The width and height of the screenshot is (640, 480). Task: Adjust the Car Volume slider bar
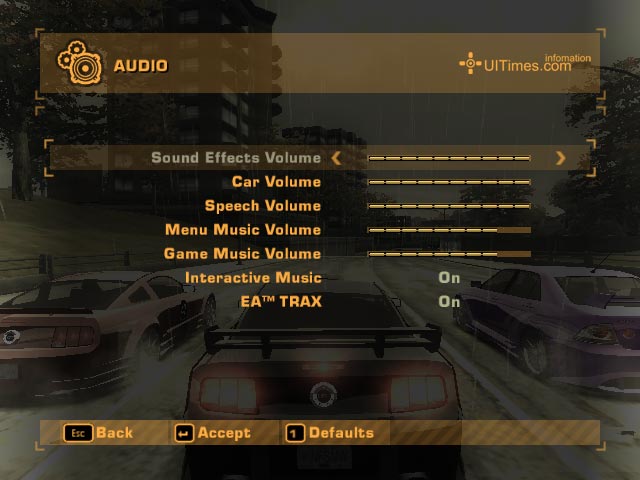pyautogui.click(x=449, y=182)
